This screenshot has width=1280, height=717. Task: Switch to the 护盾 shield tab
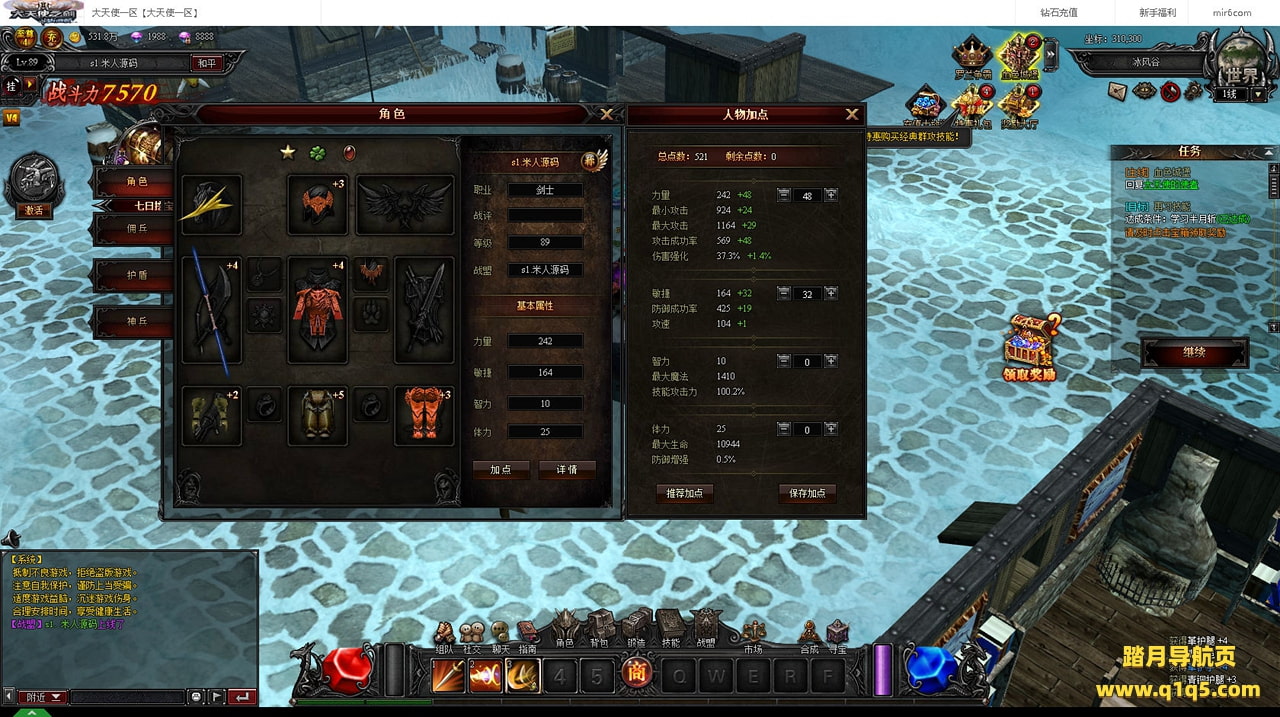137,275
